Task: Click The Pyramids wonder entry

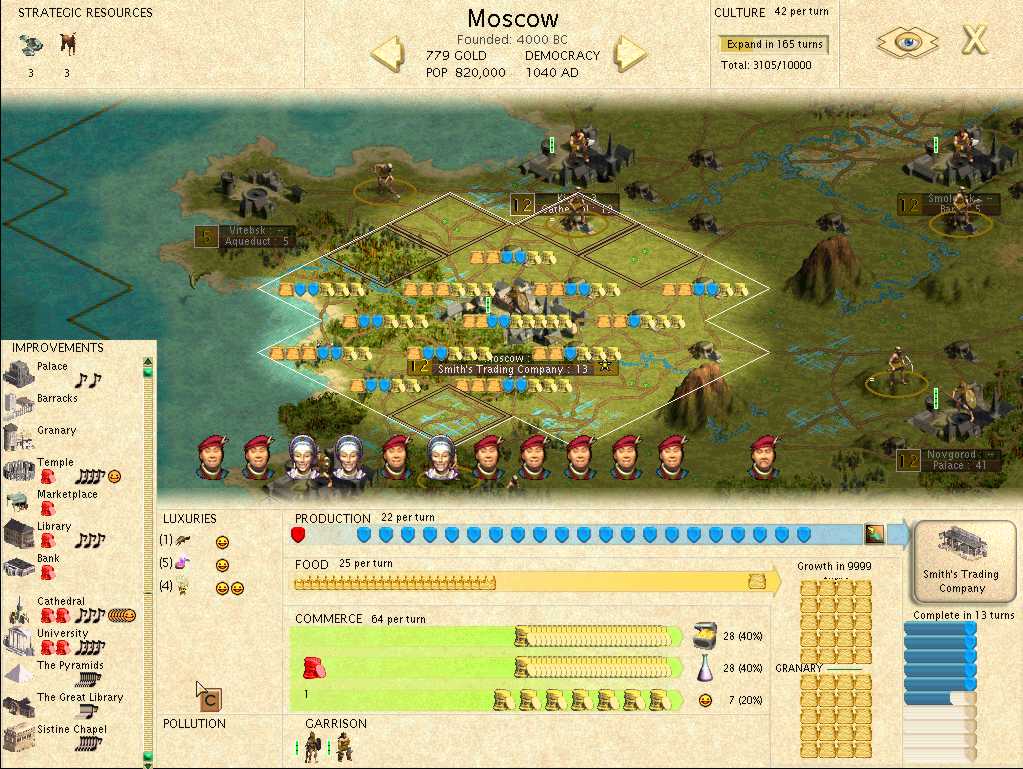Action: (x=70, y=666)
